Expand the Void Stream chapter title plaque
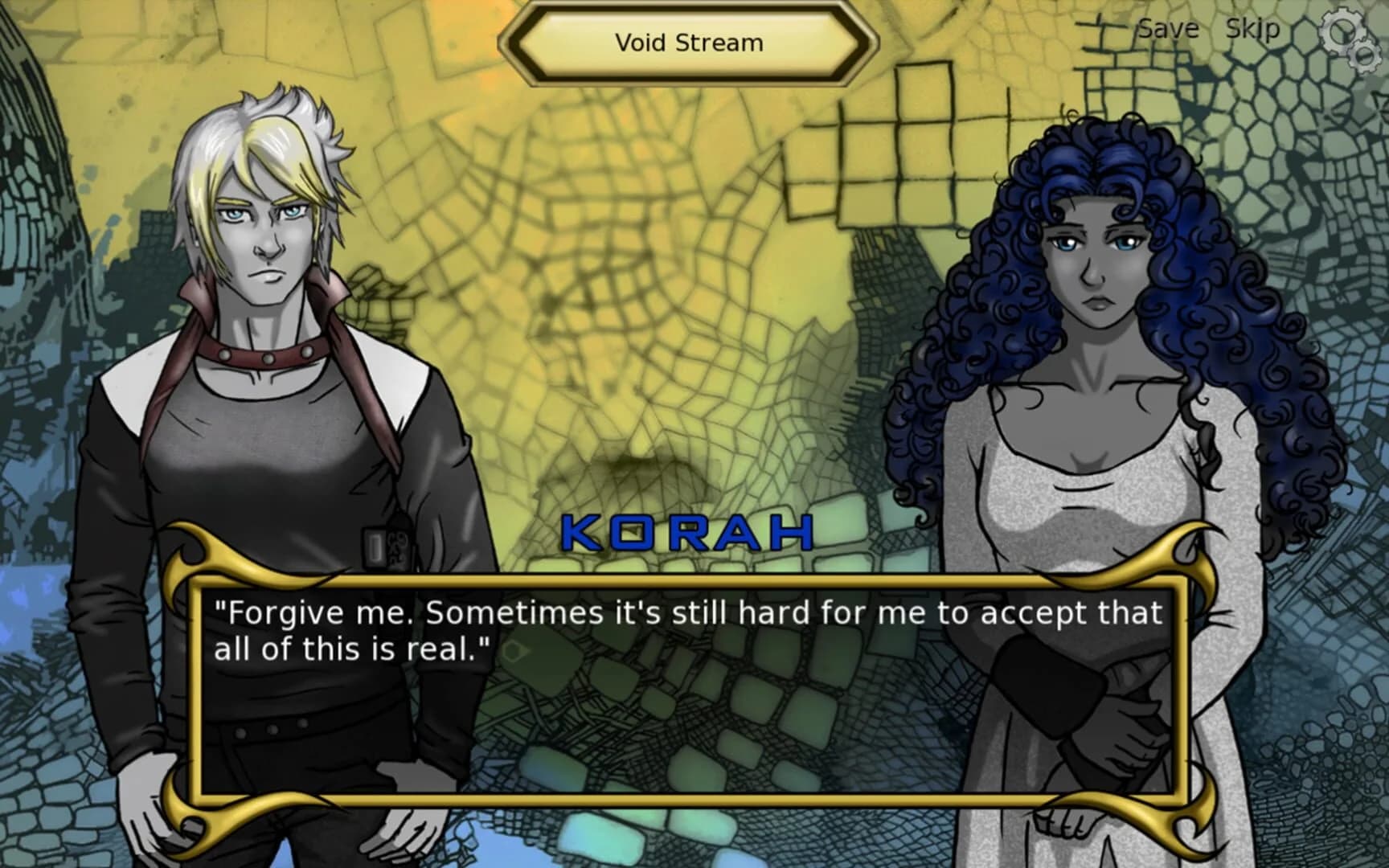Screen dimensions: 1389x868 click(x=690, y=43)
